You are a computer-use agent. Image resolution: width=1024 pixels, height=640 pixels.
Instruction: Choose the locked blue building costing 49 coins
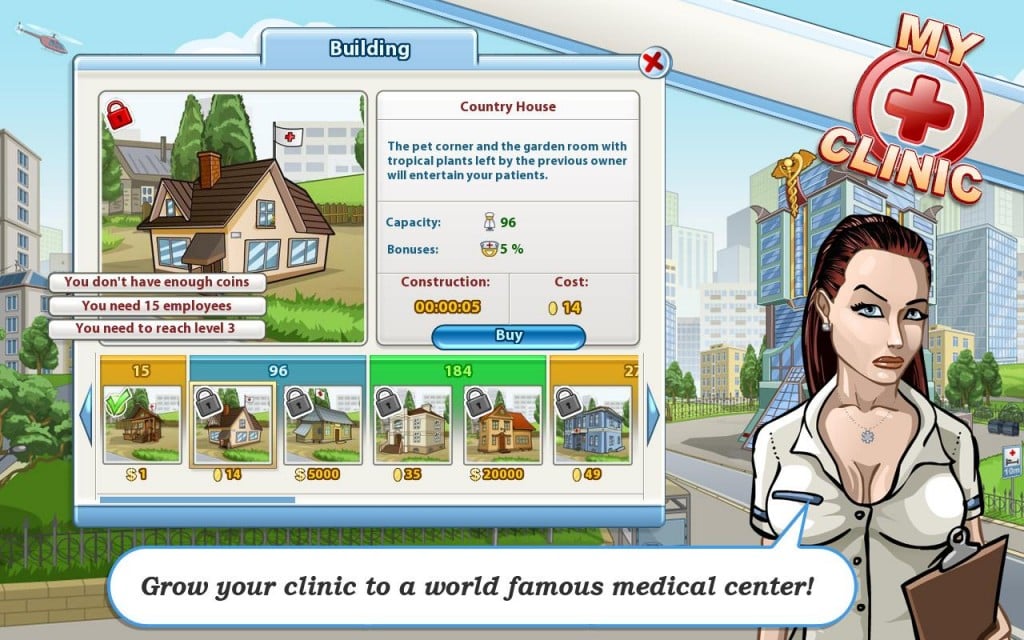click(x=592, y=424)
